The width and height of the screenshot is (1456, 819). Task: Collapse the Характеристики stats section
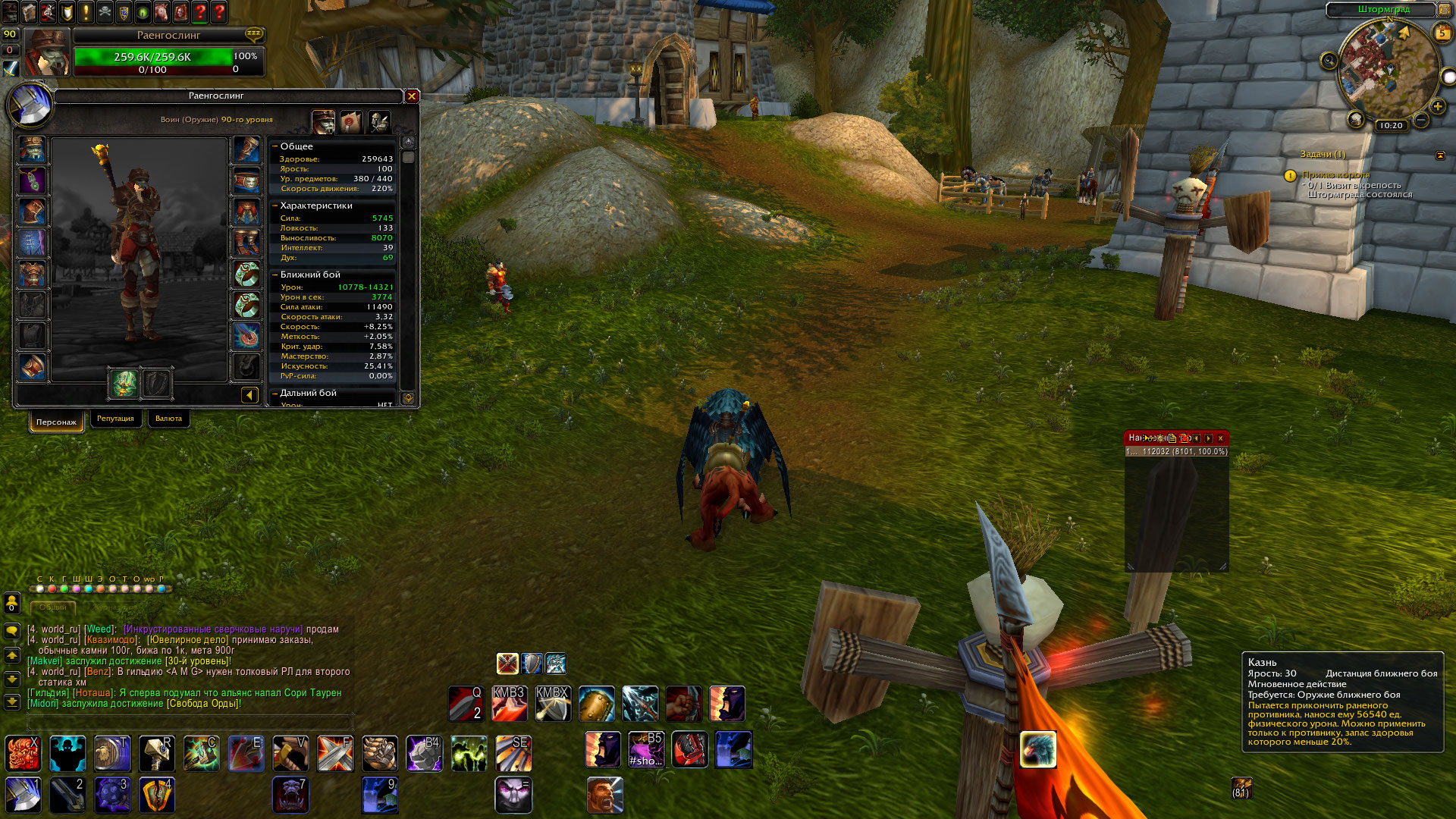pos(275,206)
